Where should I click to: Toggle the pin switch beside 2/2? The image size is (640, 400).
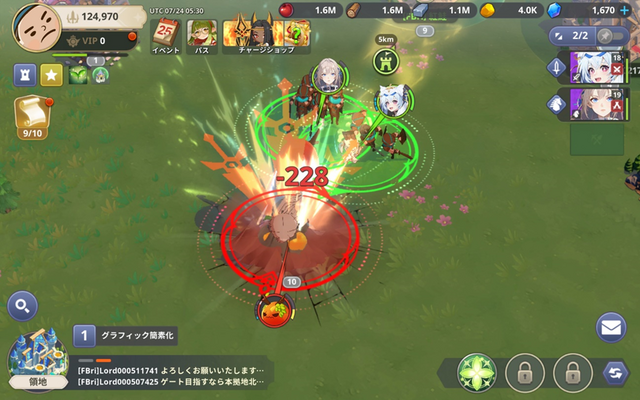610,36
